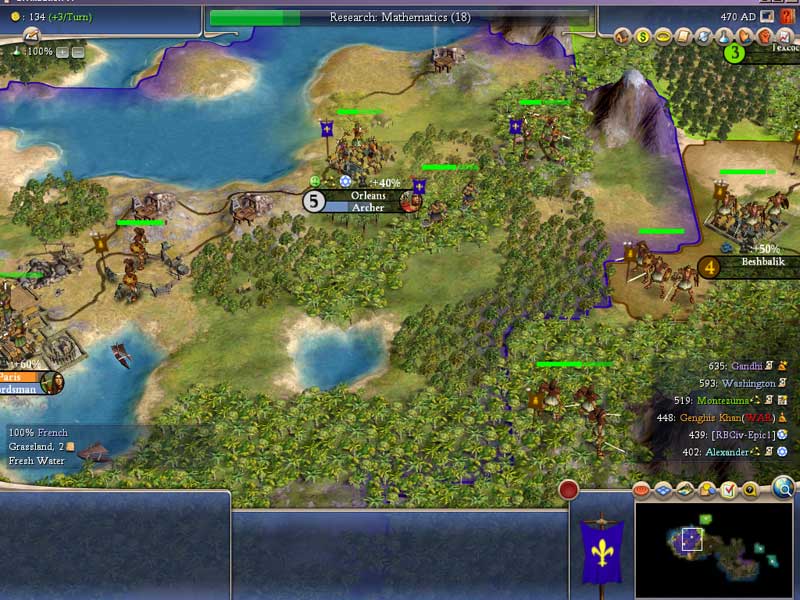Open the Financial Advisor dollar icon
Screen dimensions: 800x600
[x=643, y=37]
